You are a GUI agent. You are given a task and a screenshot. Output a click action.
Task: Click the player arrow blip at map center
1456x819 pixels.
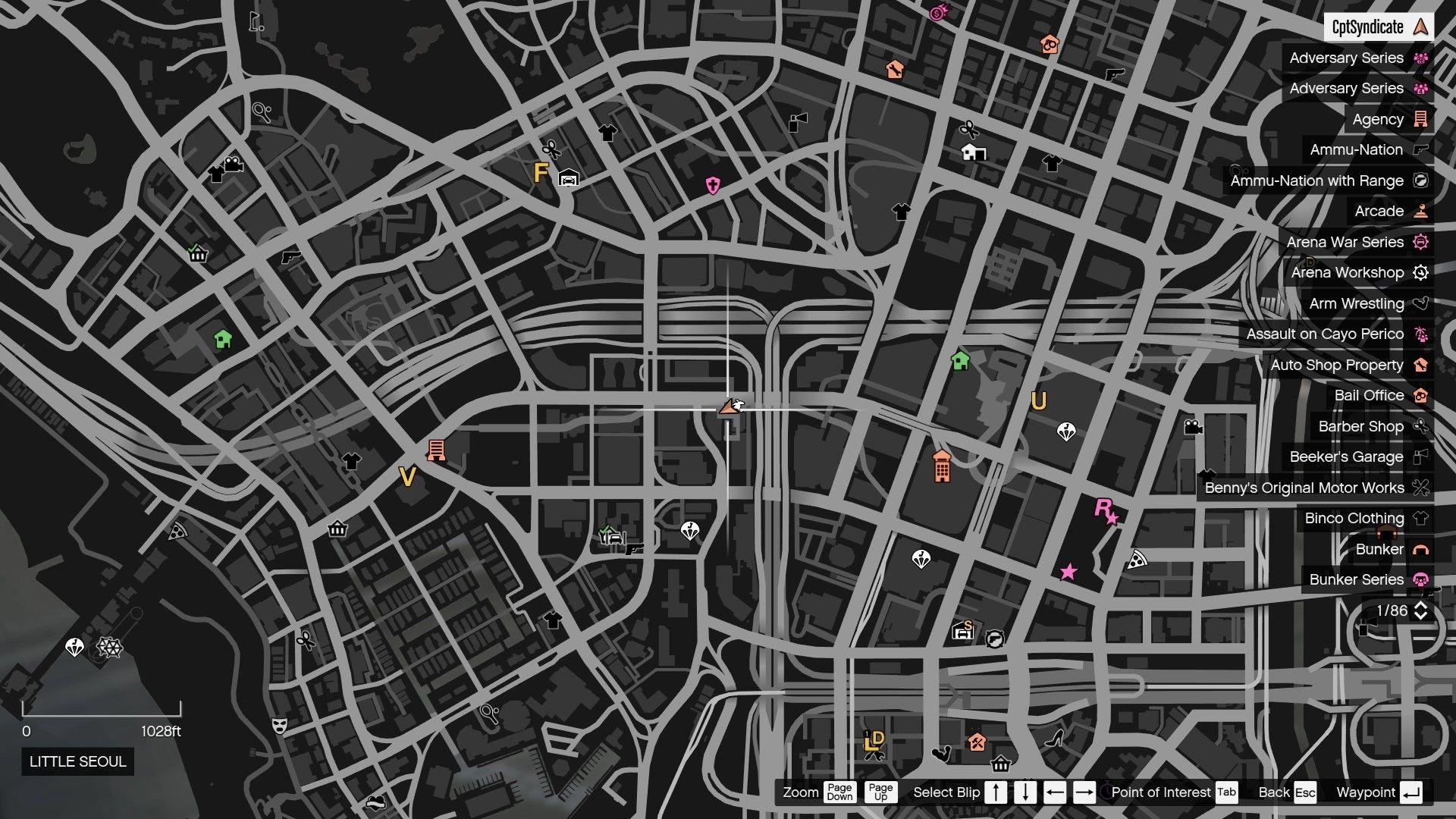[x=730, y=407]
